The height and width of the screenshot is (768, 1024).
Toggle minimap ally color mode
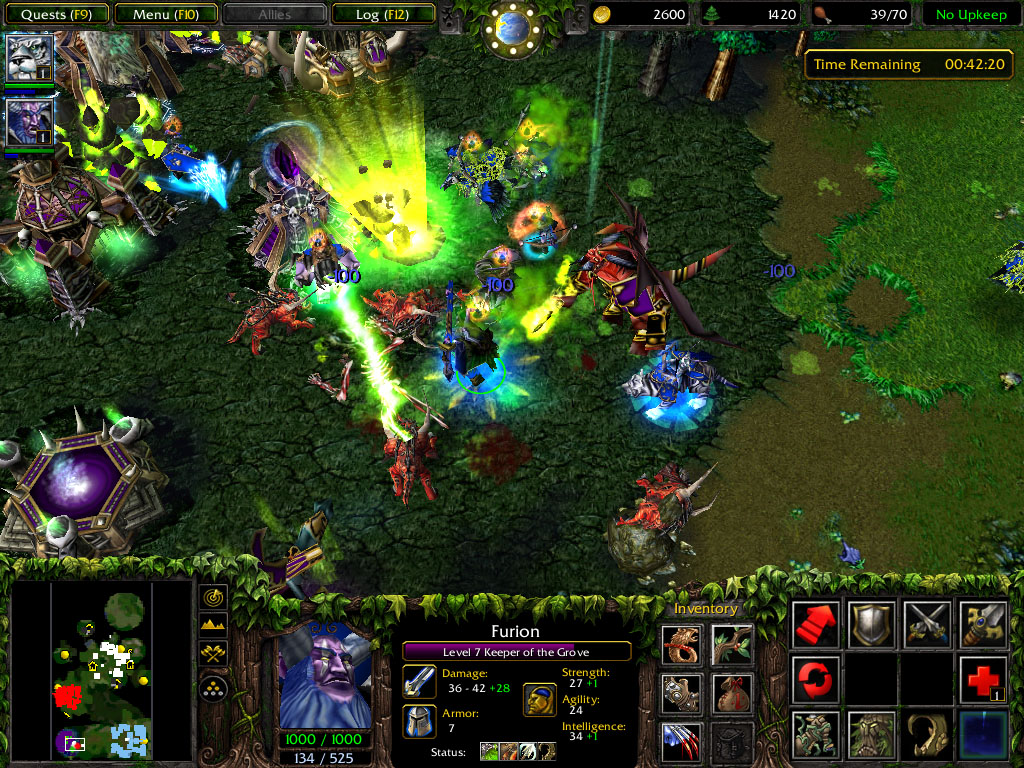pos(214,654)
